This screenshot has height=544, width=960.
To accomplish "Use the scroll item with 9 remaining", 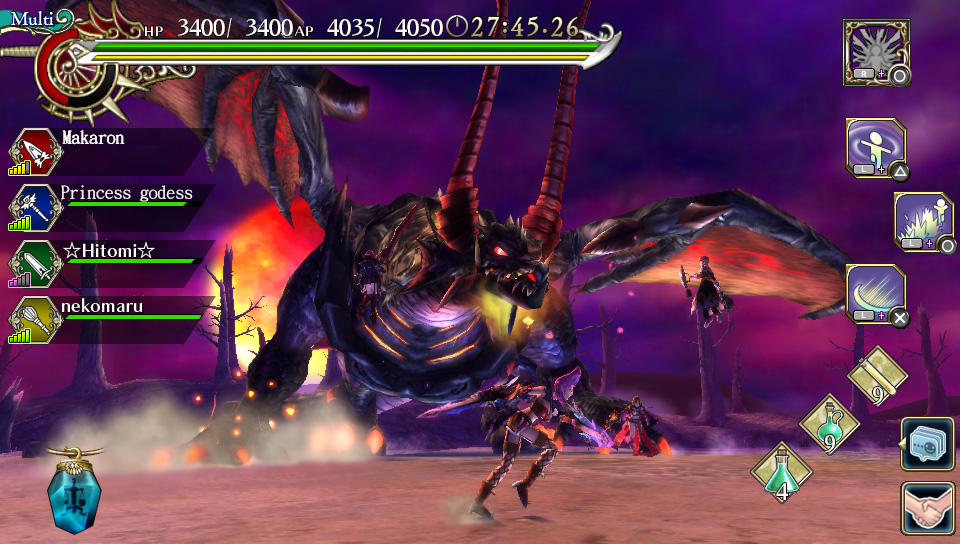I will (877, 378).
